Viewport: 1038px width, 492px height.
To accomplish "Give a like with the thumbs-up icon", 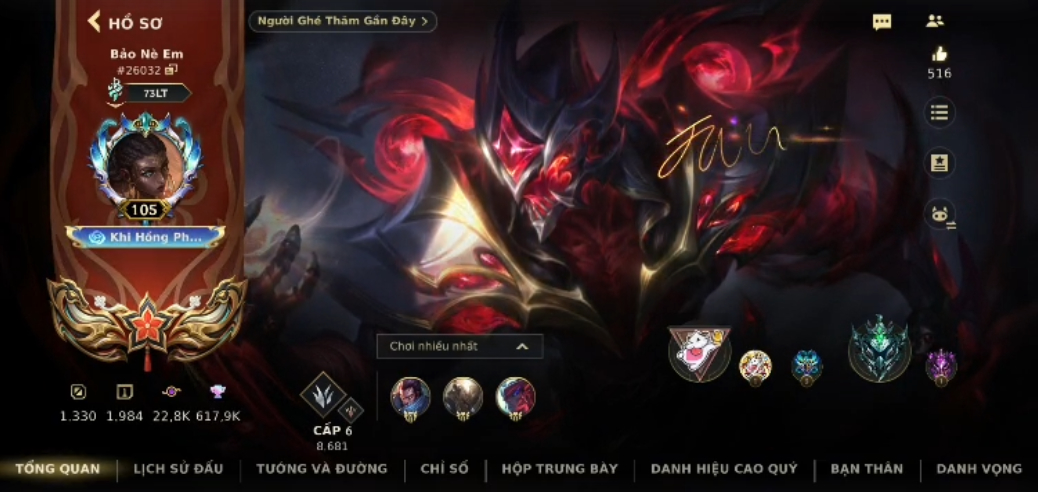I will tap(939, 55).
